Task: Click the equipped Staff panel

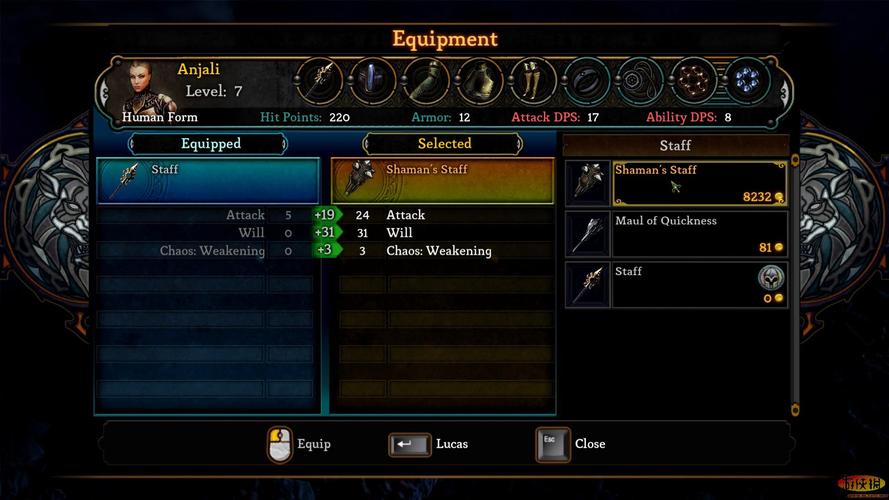Action: (208, 180)
